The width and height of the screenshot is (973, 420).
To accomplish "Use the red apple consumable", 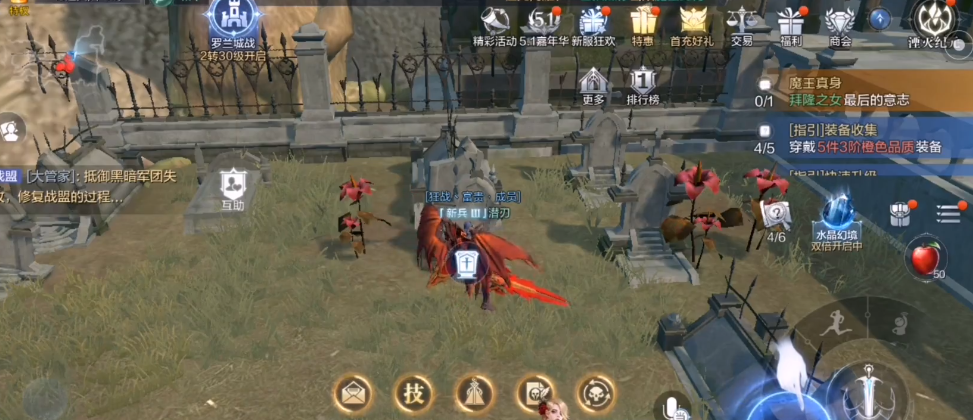I will click(924, 260).
